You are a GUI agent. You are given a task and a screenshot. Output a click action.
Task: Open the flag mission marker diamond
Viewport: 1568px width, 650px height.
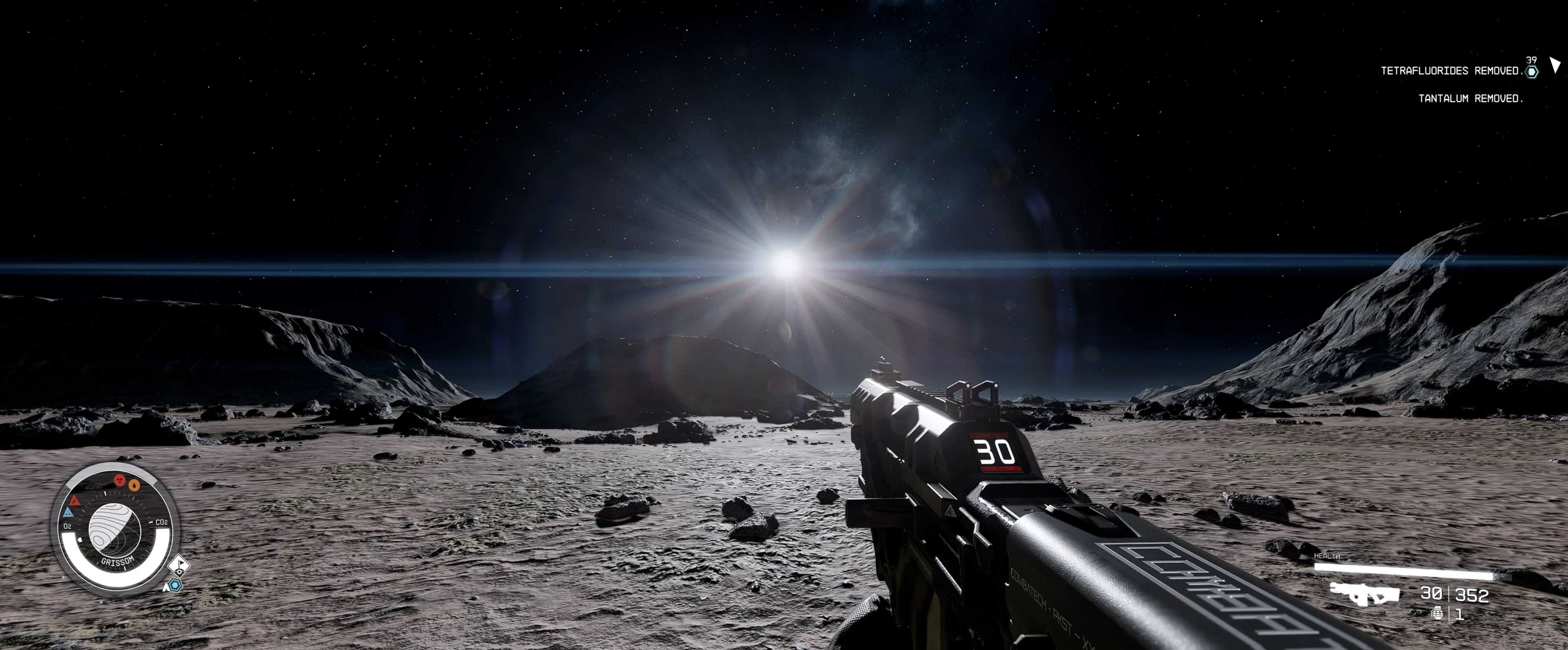[179, 566]
